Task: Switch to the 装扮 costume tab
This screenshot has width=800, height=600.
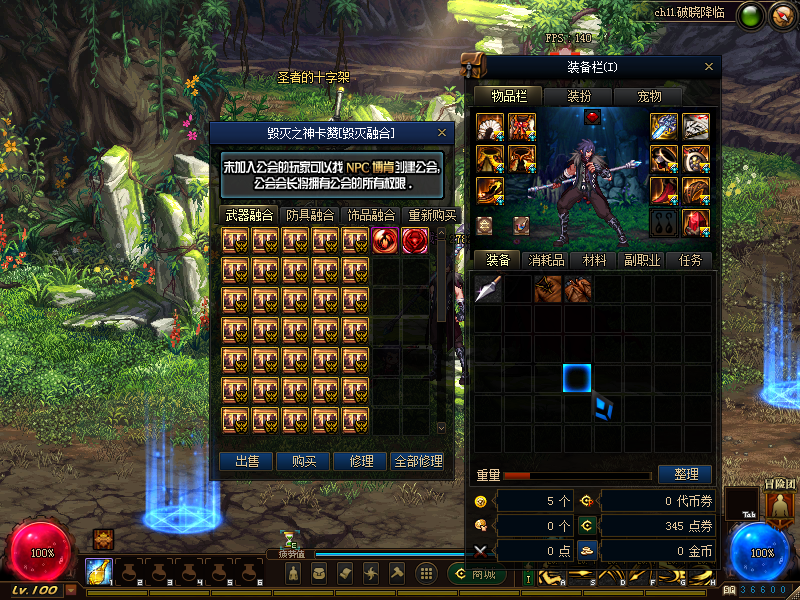Action: point(578,96)
